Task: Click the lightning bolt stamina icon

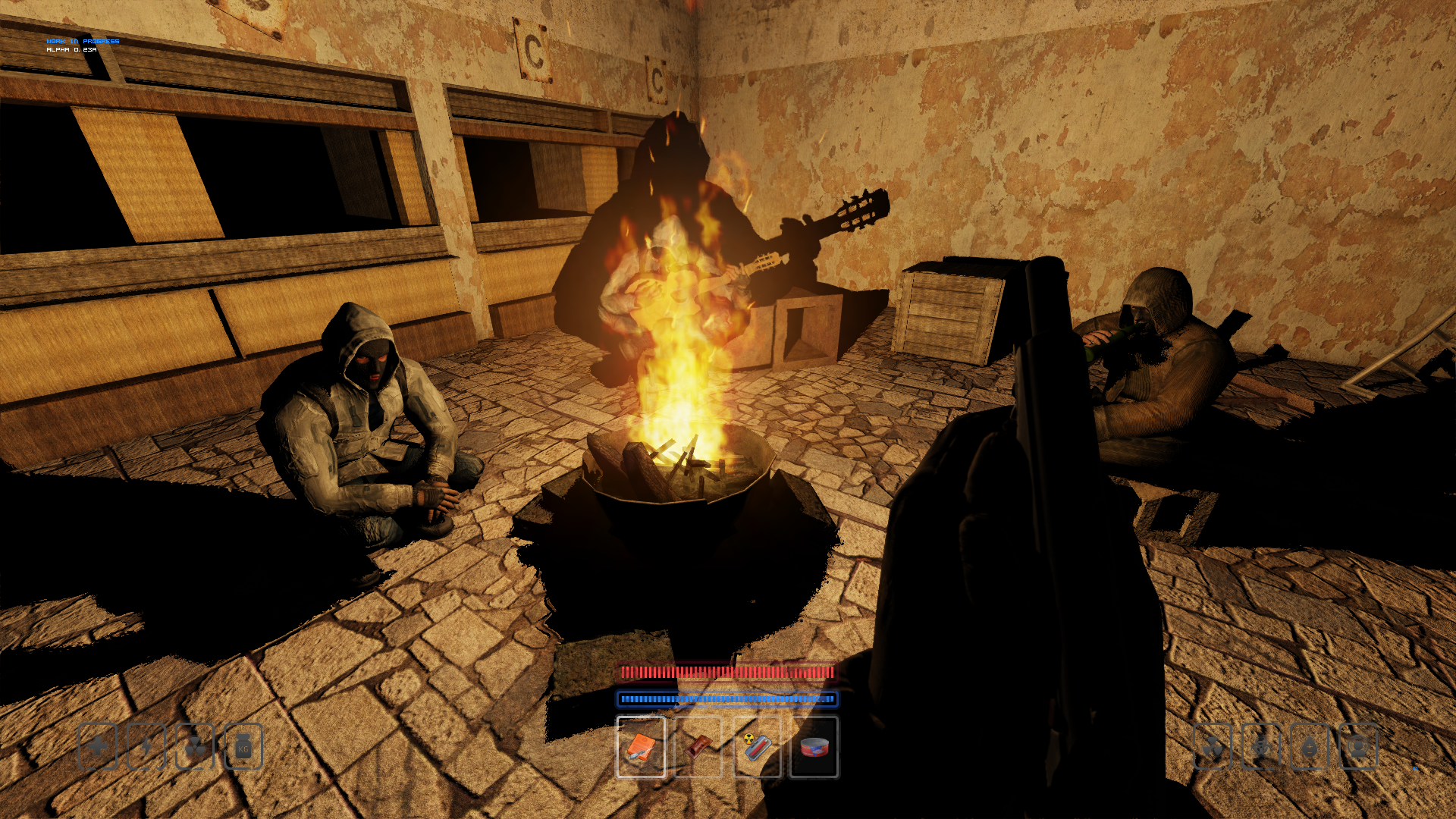Action: click(146, 747)
